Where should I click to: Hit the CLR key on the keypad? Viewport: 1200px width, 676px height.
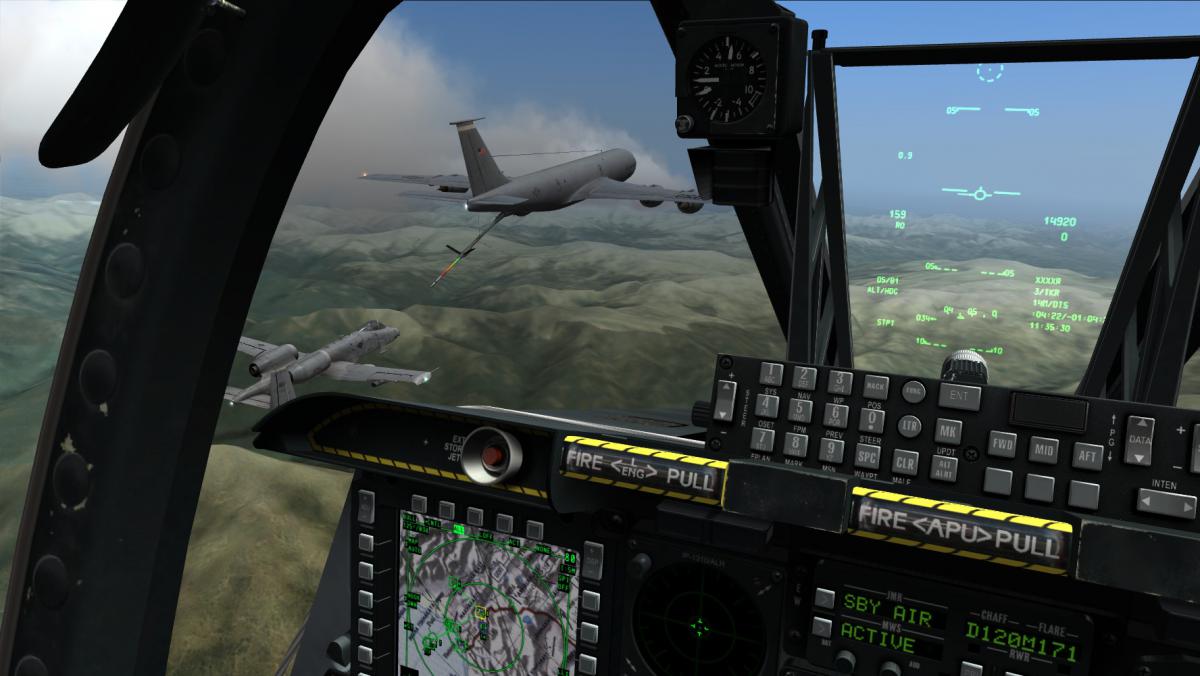pyautogui.click(x=905, y=462)
